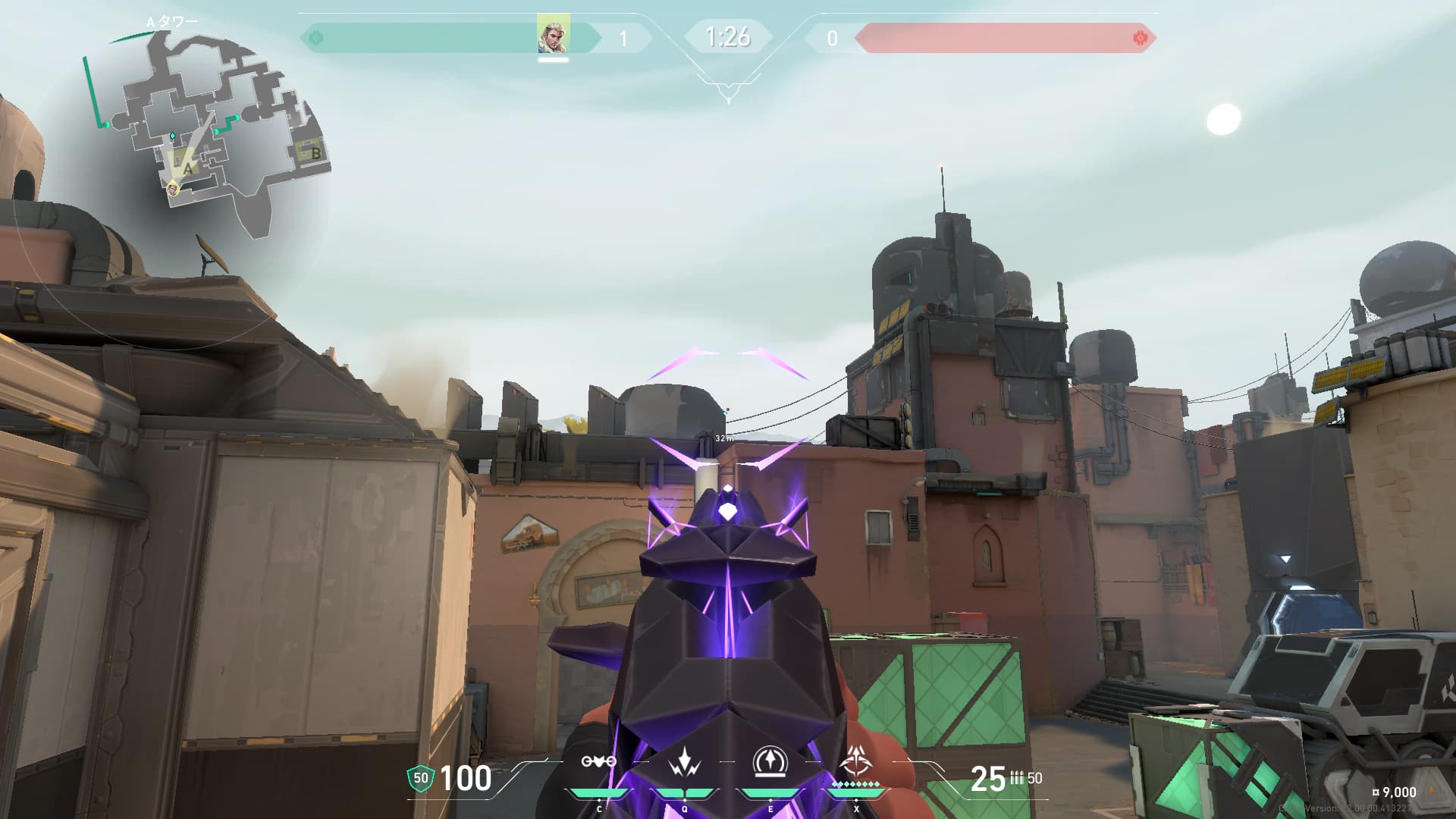Activate the Owl Drone ability icon
The height and width of the screenshot is (819, 1456).
pos(599,761)
